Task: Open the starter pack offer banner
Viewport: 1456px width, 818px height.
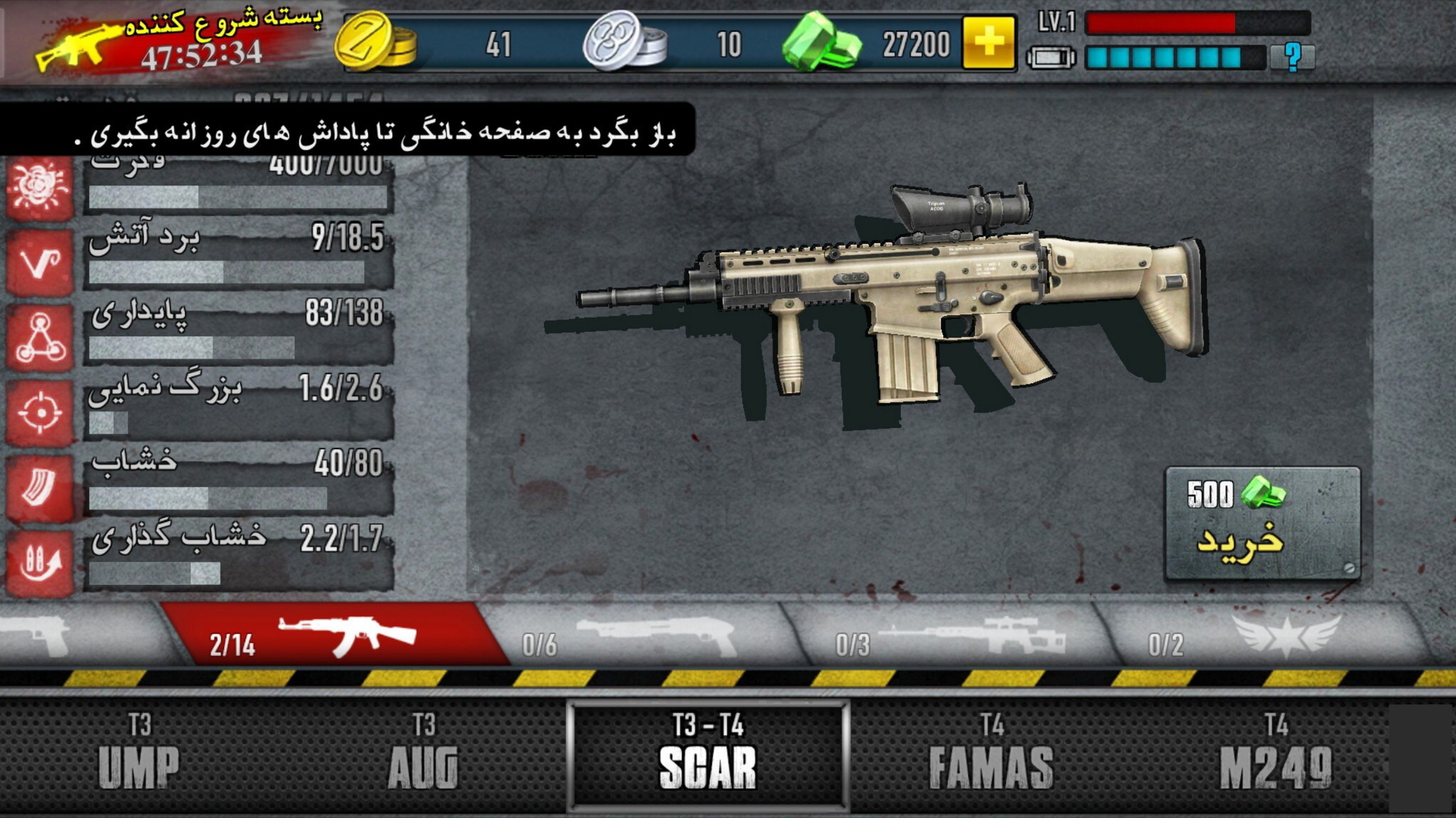Action: pos(178,41)
